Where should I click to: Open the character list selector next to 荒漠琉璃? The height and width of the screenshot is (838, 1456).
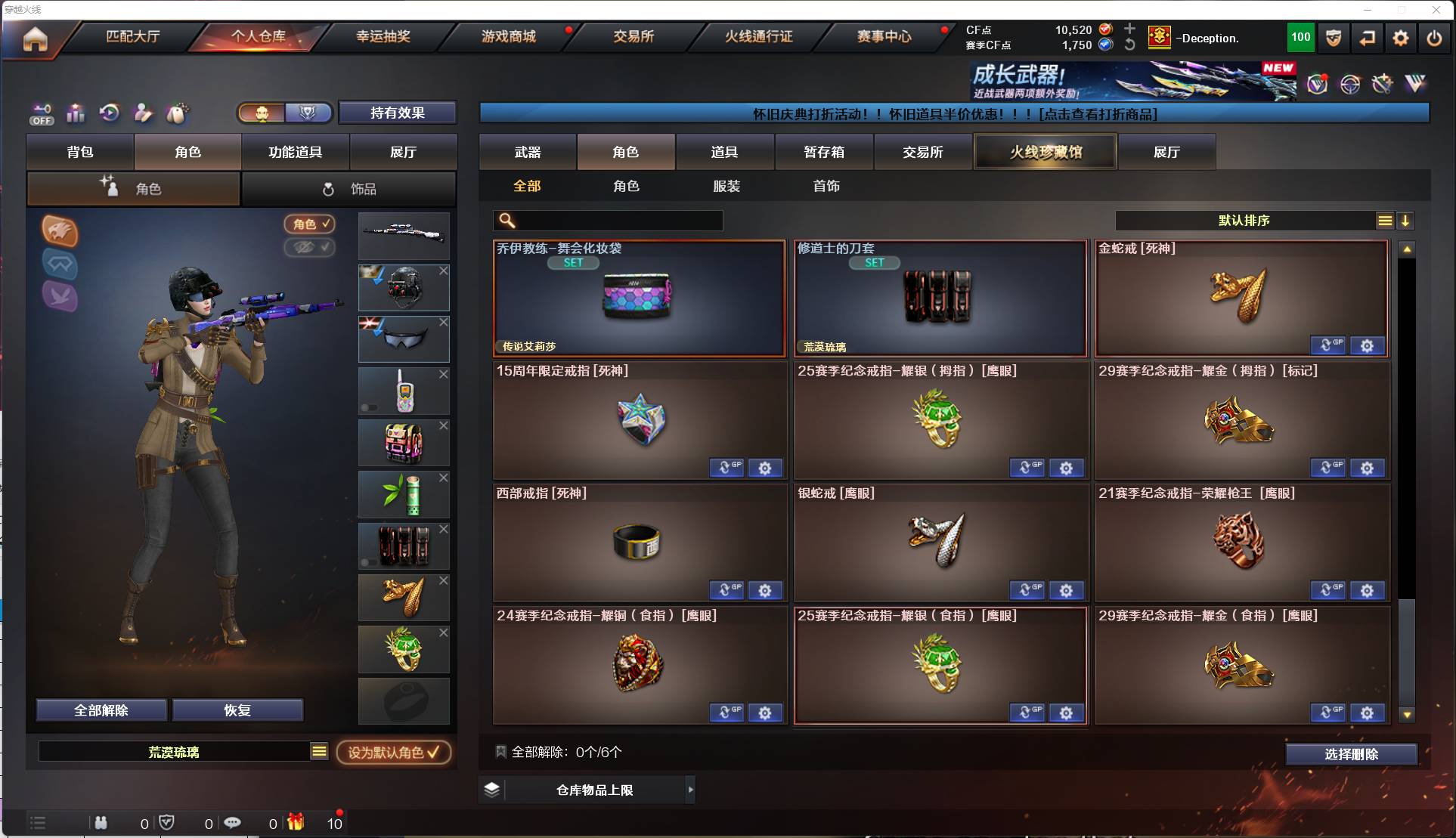pyautogui.click(x=320, y=751)
